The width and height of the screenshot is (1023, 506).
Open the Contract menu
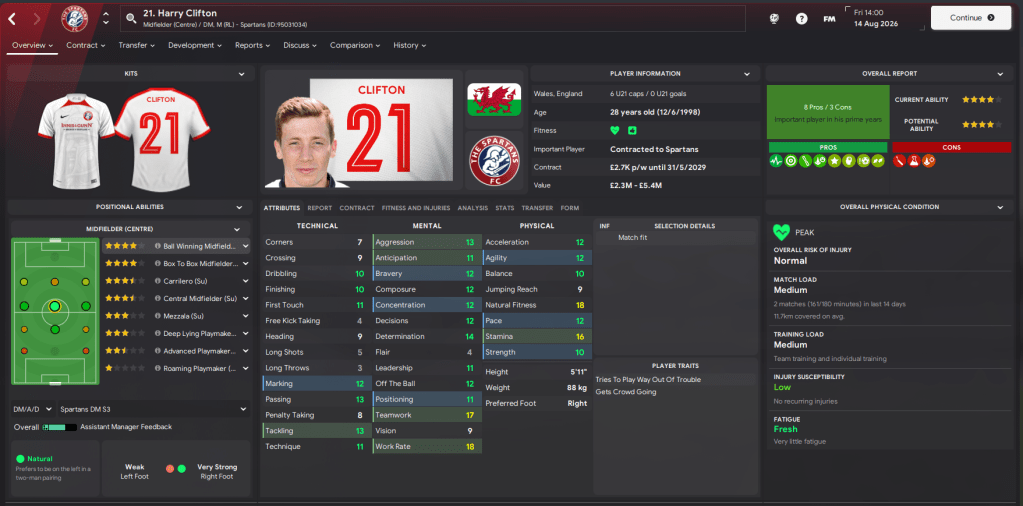[x=85, y=45]
